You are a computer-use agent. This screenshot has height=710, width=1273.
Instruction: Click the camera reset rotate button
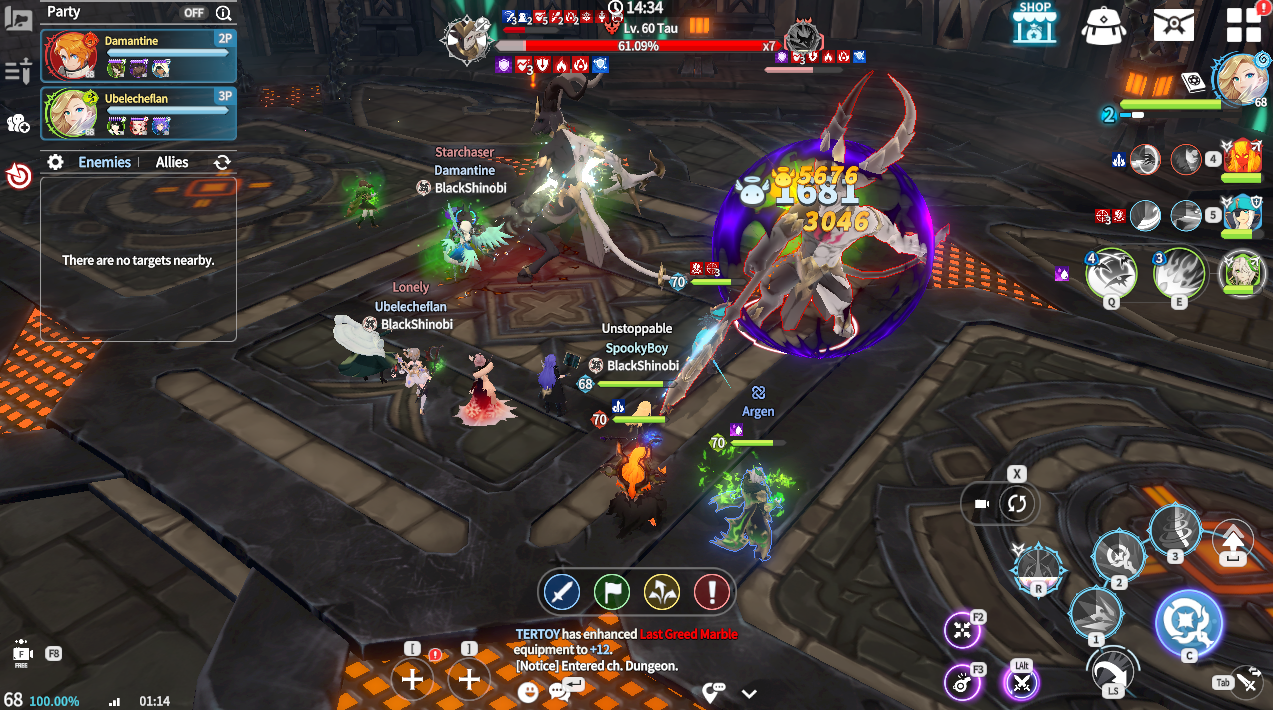[x=1017, y=503]
